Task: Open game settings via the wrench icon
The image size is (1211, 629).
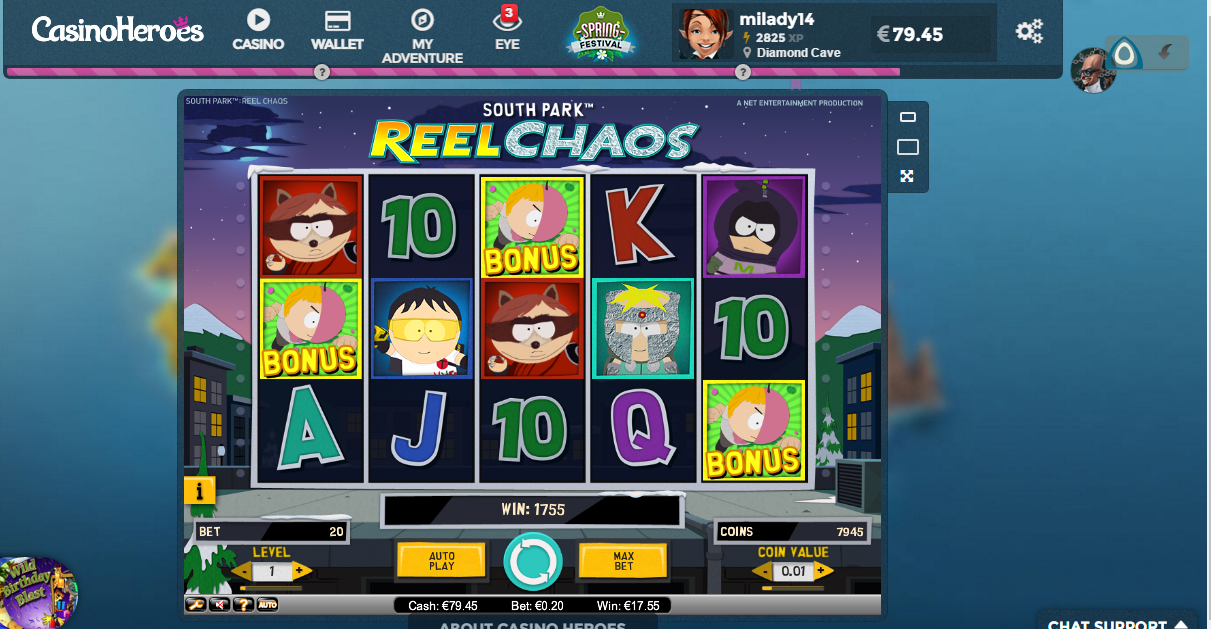Action: [197, 604]
